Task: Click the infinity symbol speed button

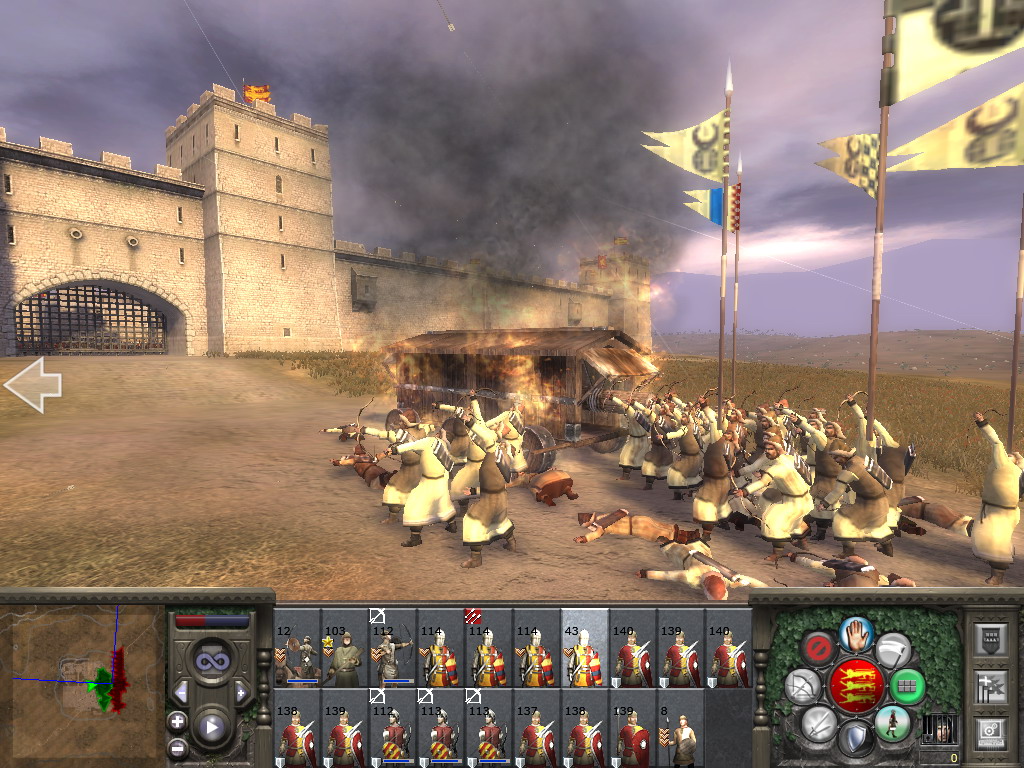Action: tap(211, 661)
